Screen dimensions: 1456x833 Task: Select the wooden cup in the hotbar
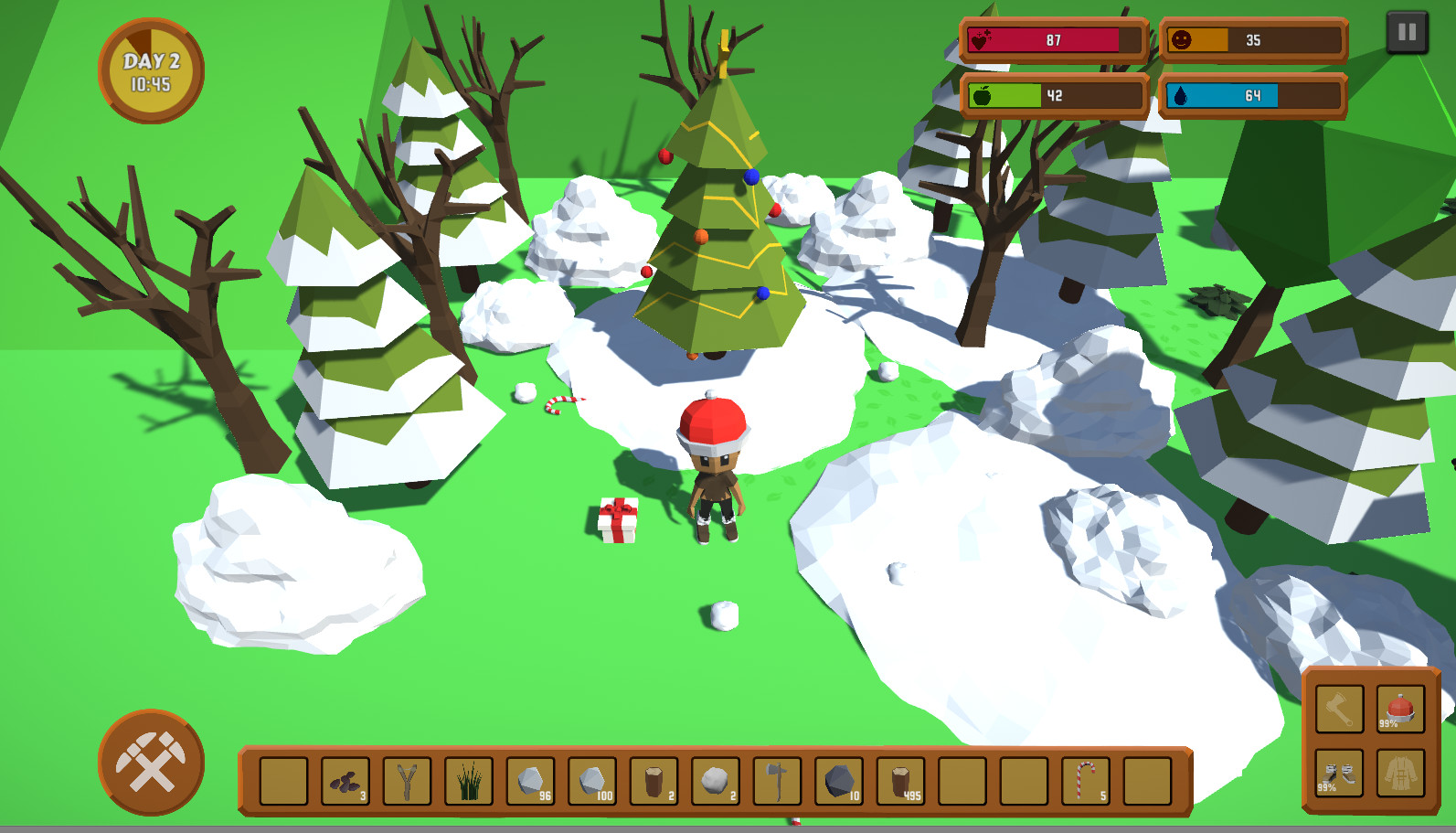(654, 782)
